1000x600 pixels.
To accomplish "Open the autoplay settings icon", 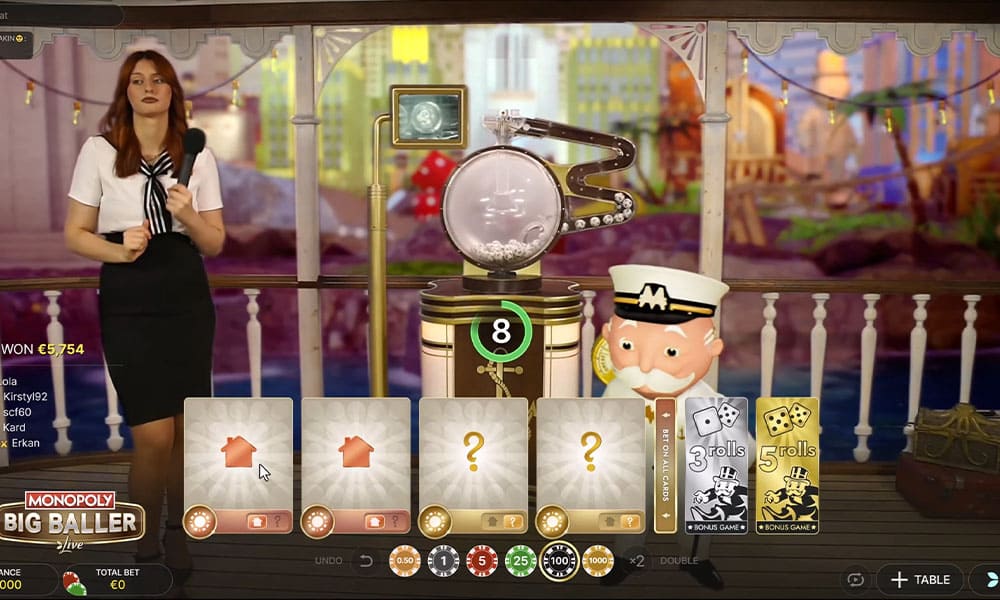I will coord(855,579).
